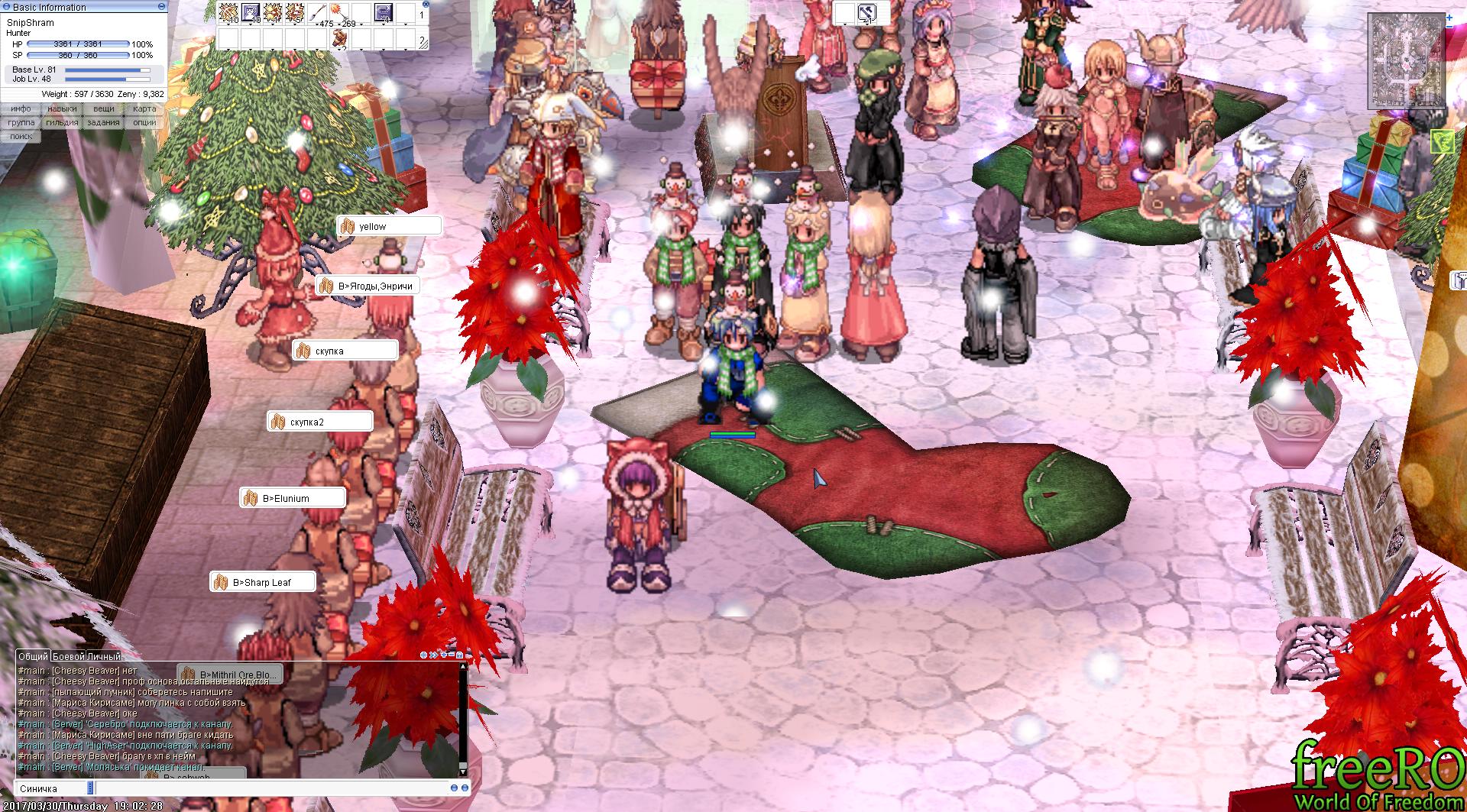Viewport: 1467px width, 812px height.
Task: Open the группа party window
Action: tap(21, 123)
